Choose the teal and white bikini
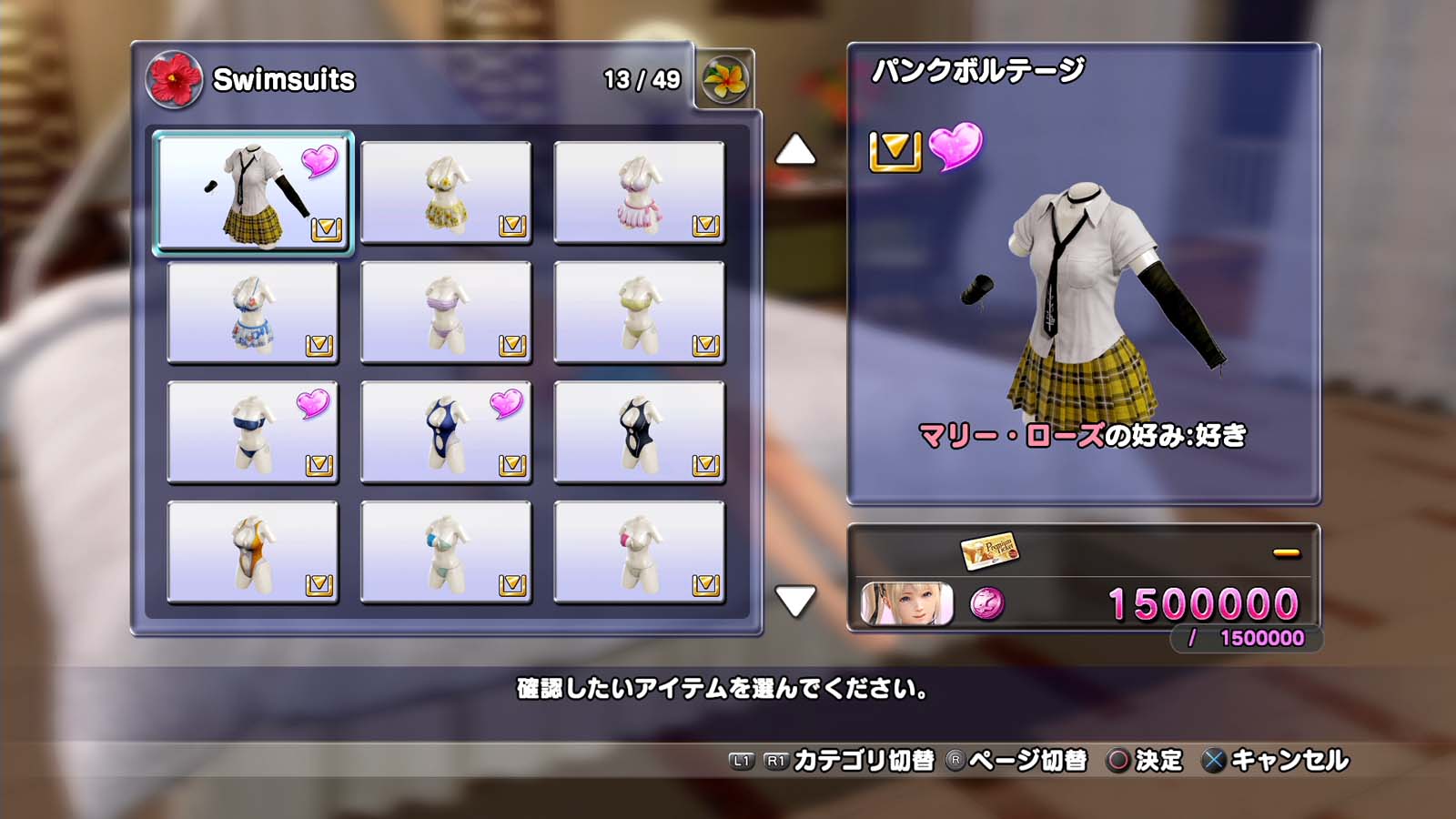The width and height of the screenshot is (1456, 819). tap(446, 552)
